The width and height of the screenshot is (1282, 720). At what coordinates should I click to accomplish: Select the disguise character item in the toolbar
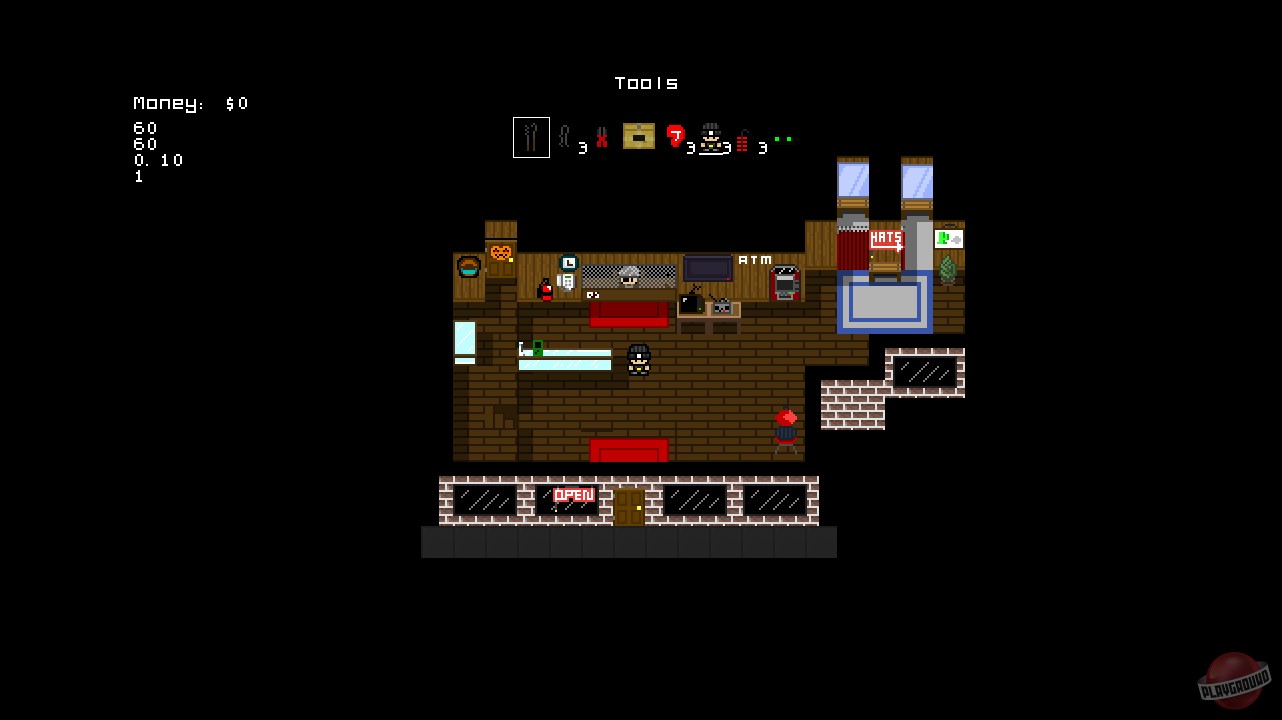[712, 138]
